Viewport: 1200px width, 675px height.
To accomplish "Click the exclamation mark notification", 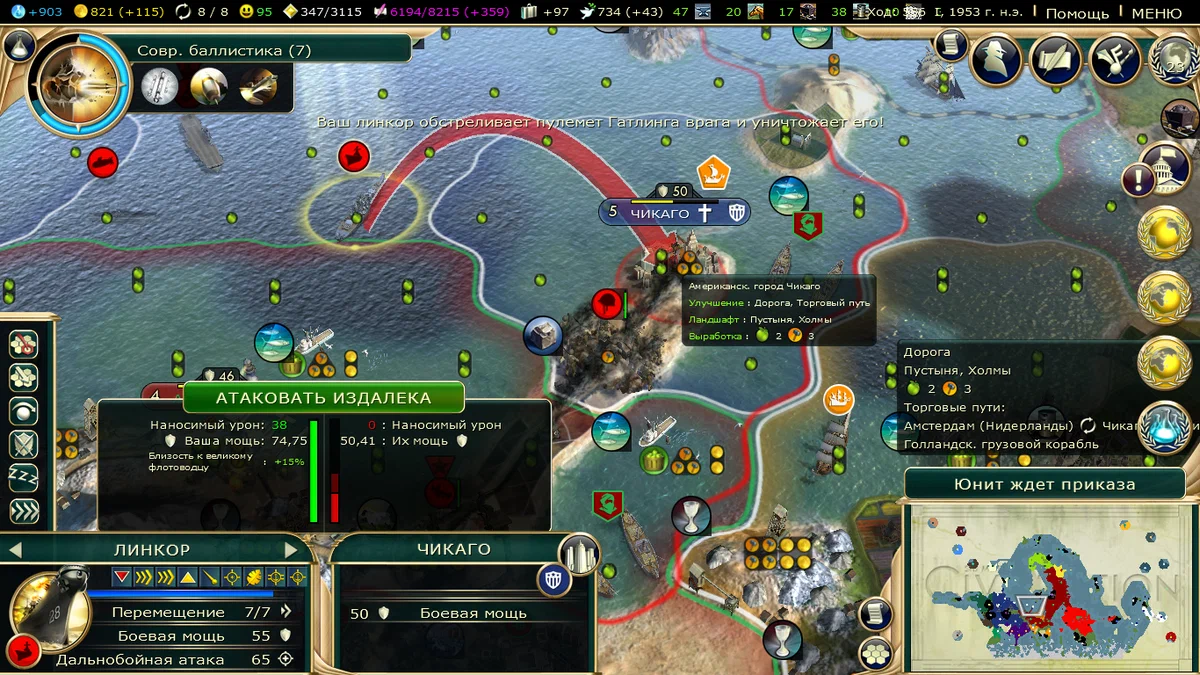I will 1138,181.
